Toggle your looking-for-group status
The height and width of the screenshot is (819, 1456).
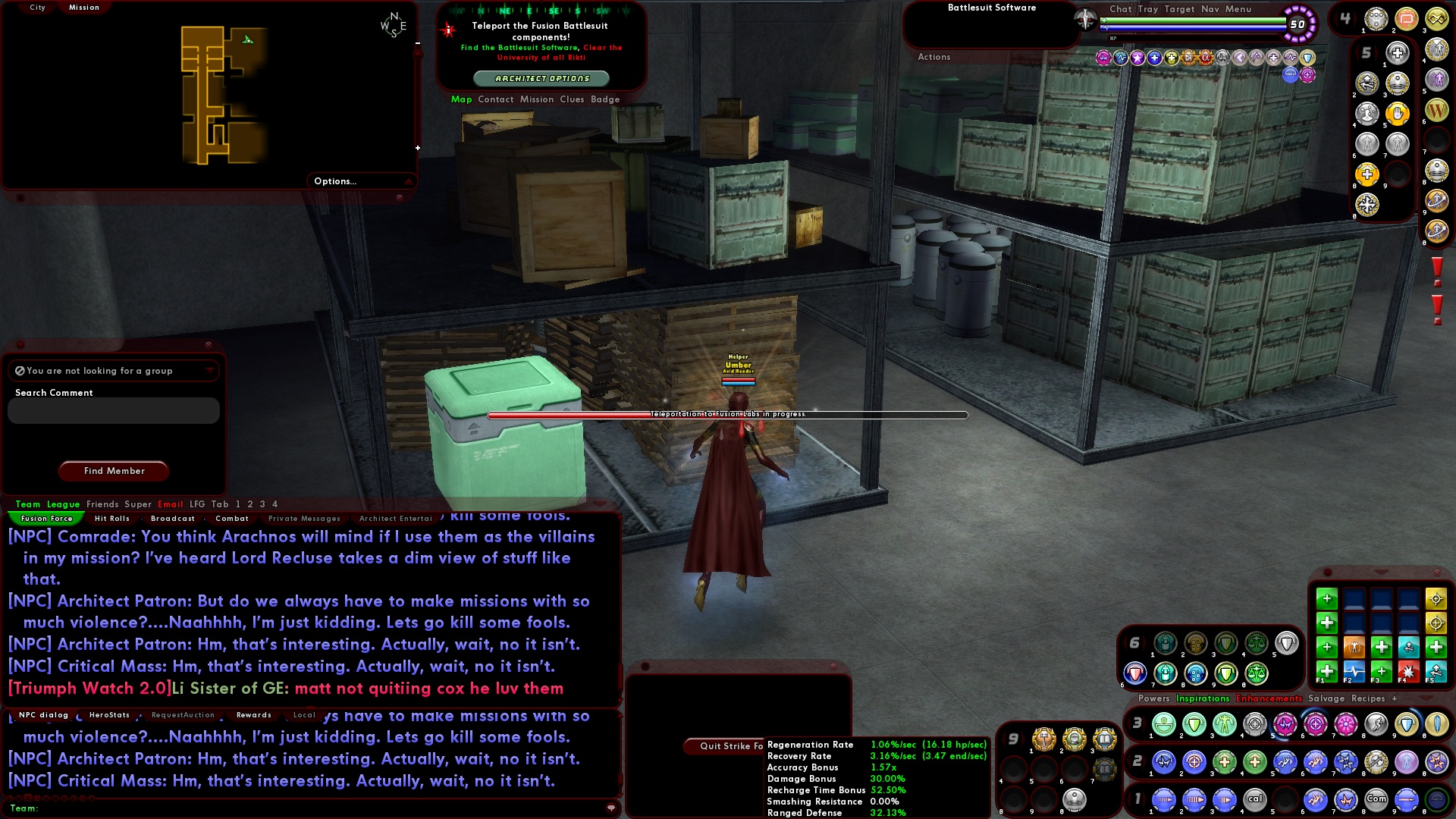click(x=19, y=371)
